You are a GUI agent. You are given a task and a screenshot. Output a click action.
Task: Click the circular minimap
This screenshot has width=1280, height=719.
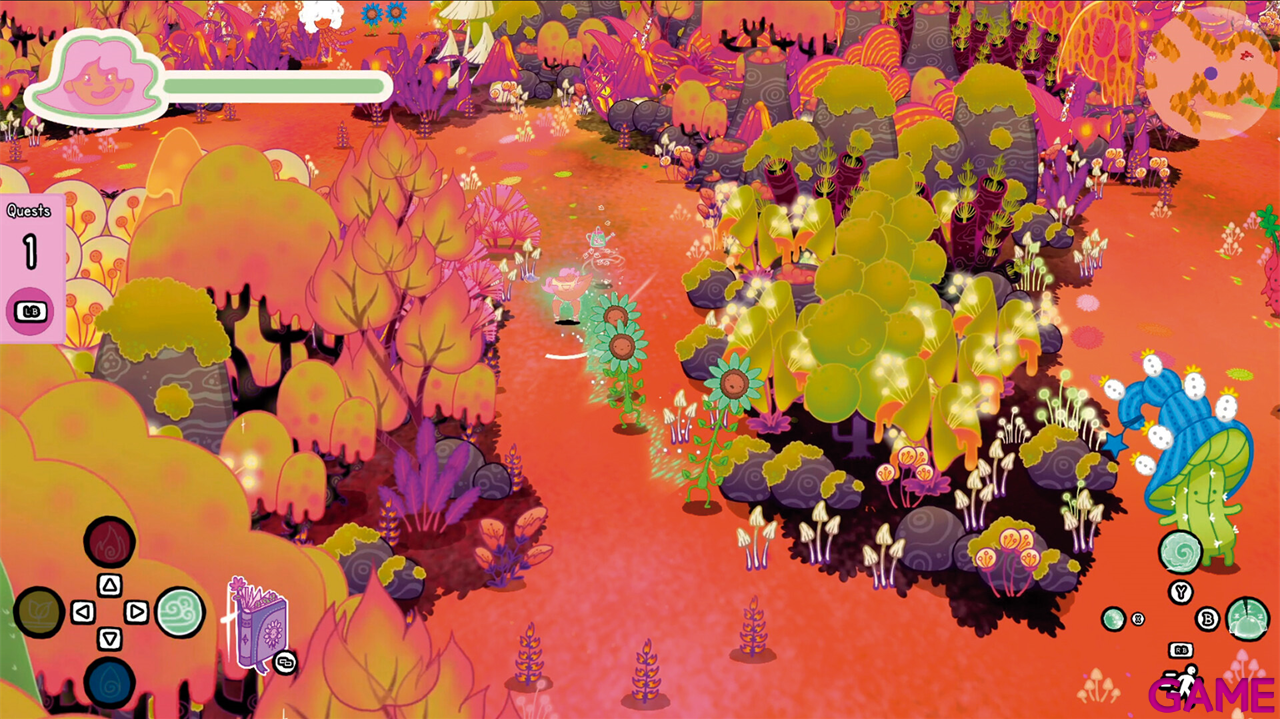(x=1210, y=73)
